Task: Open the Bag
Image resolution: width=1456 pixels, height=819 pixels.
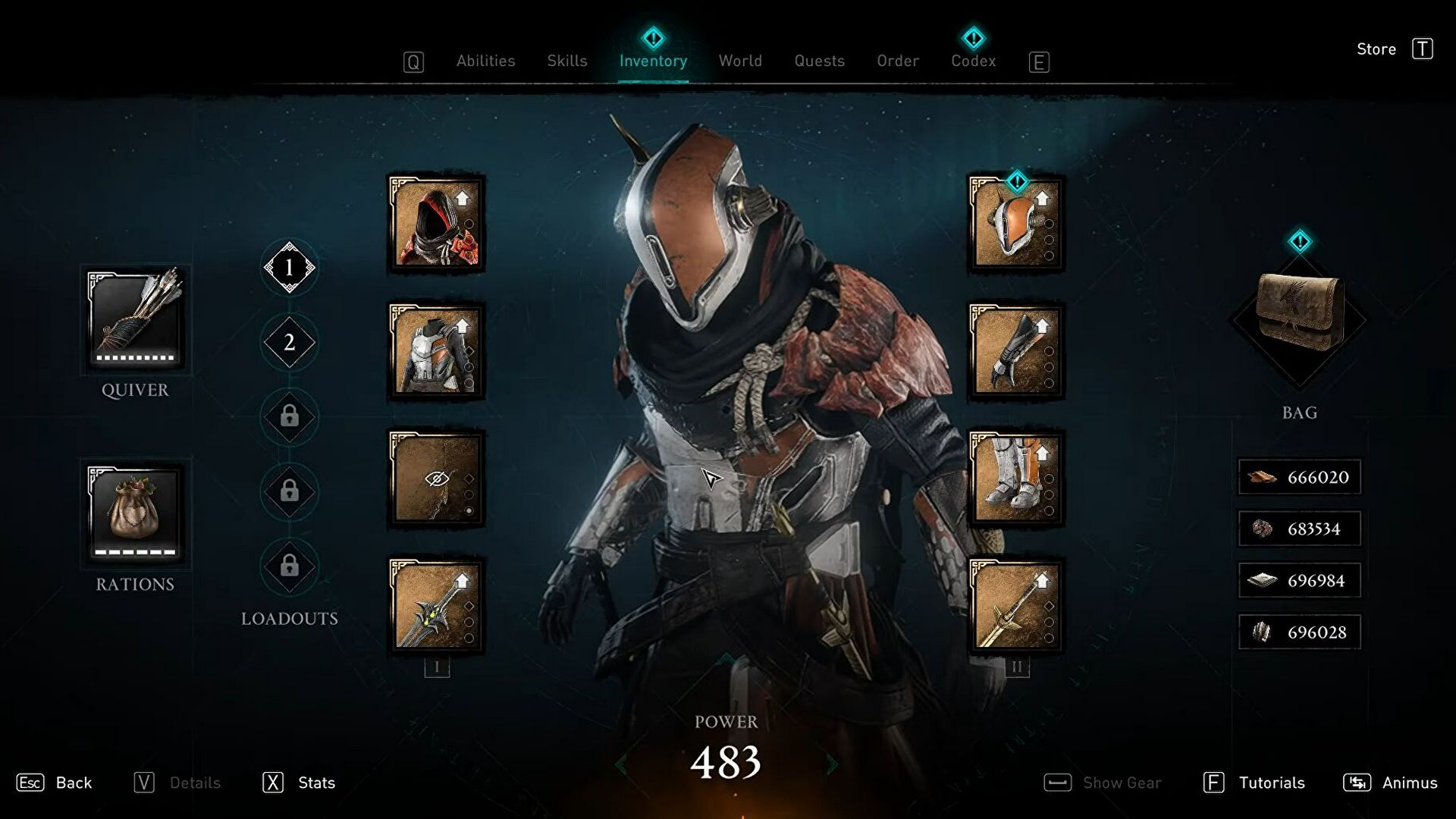Action: 1299,319
